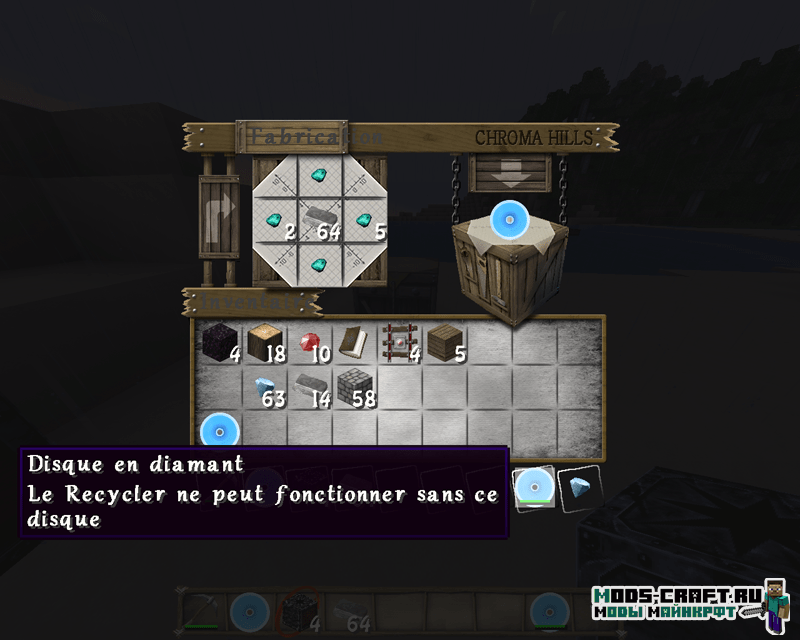Pick up the stack of 4 rails

[397, 344]
